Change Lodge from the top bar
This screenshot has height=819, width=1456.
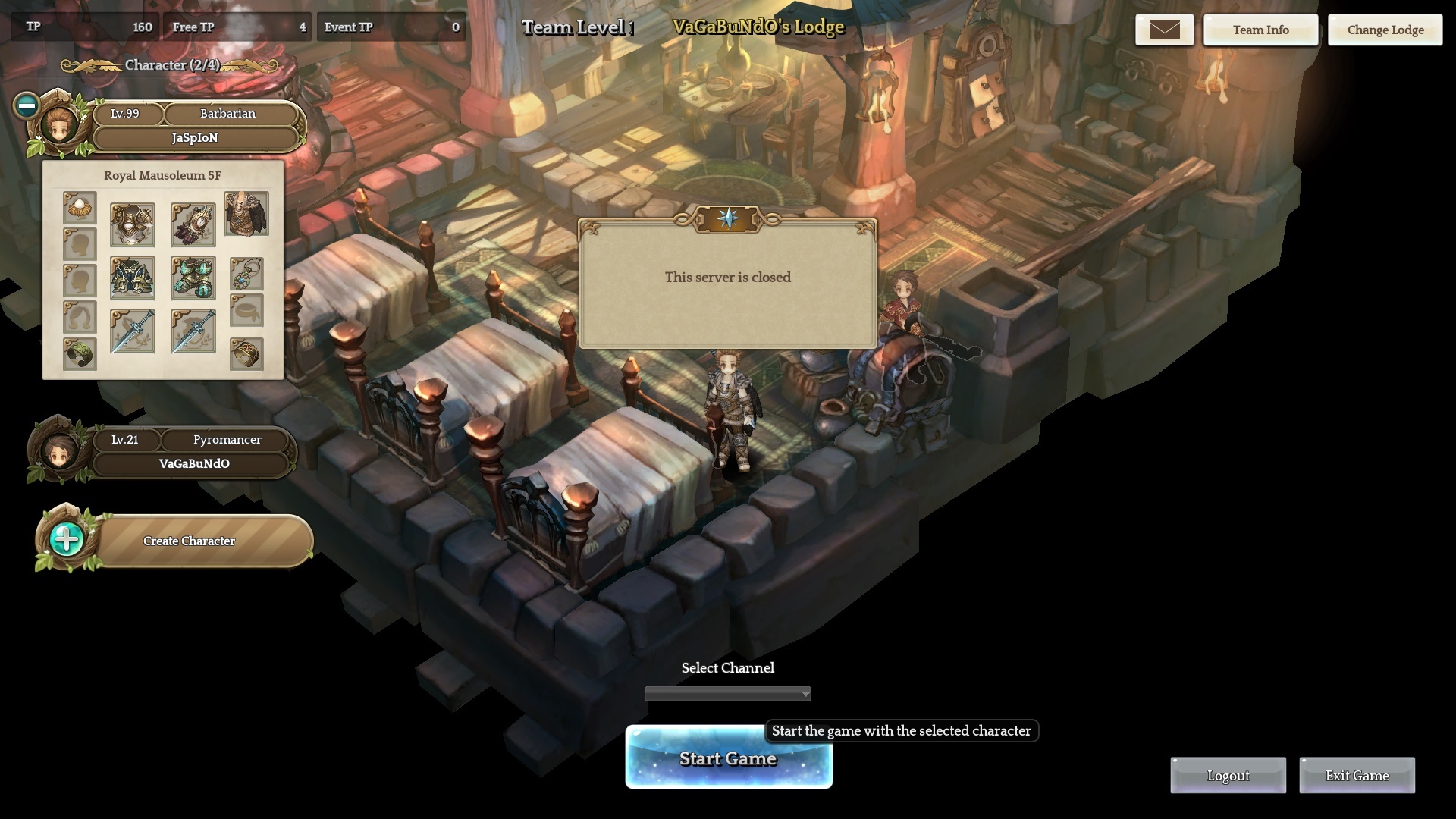(x=1385, y=30)
